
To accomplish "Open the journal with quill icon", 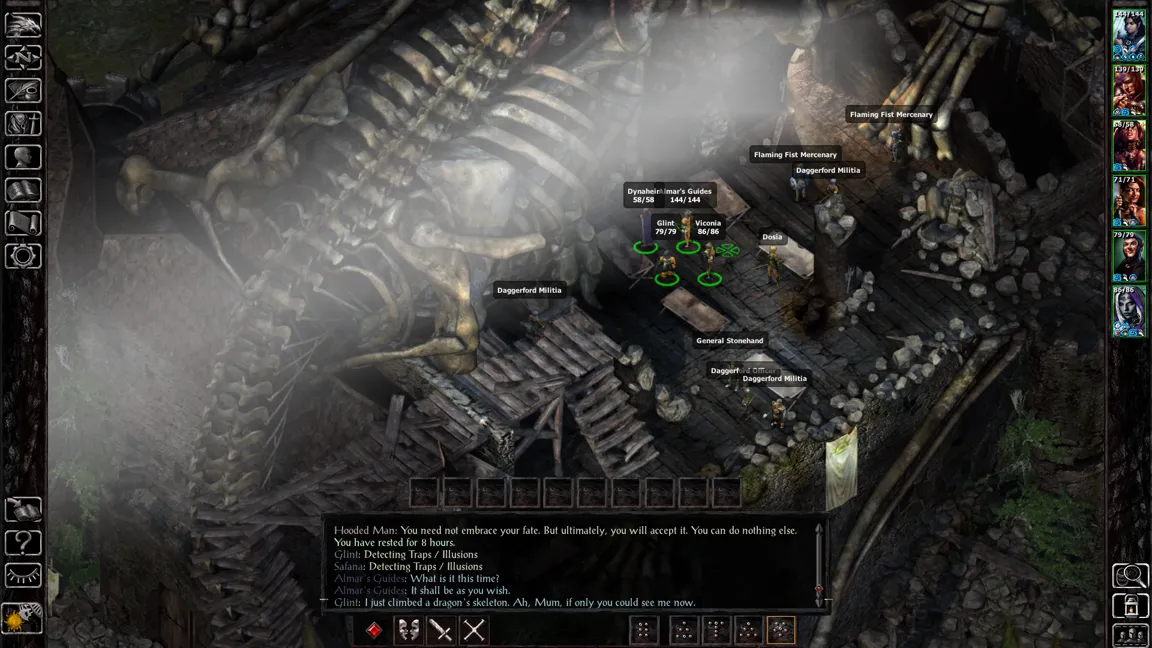I will pos(23,90).
